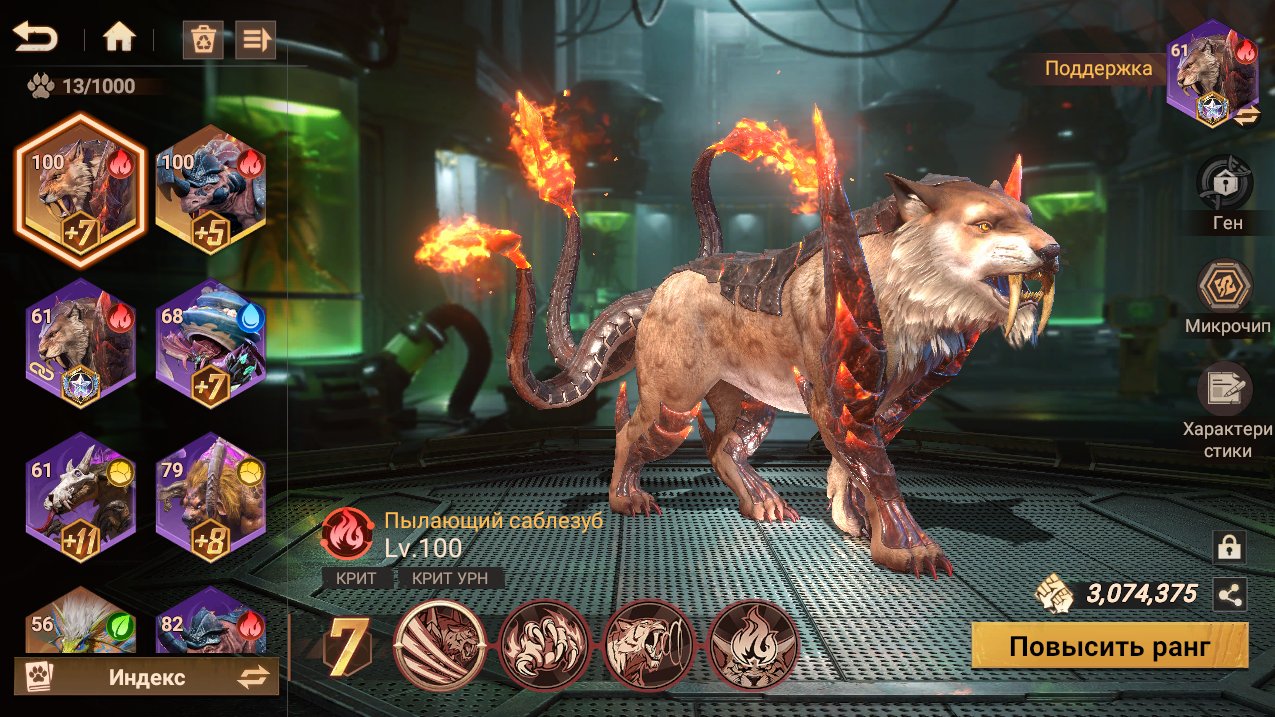The image size is (1275, 717).
Task: Select the level 100 fire beast with +5
Action: click(x=210, y=190)
